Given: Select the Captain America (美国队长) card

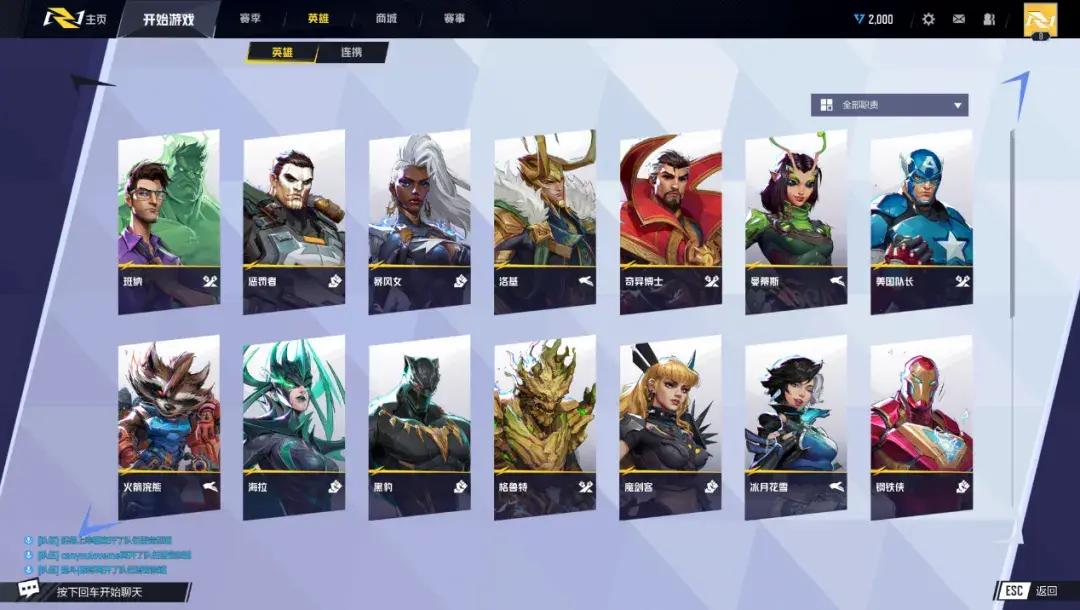Looking at the screenshot, I should click(921, 220).
